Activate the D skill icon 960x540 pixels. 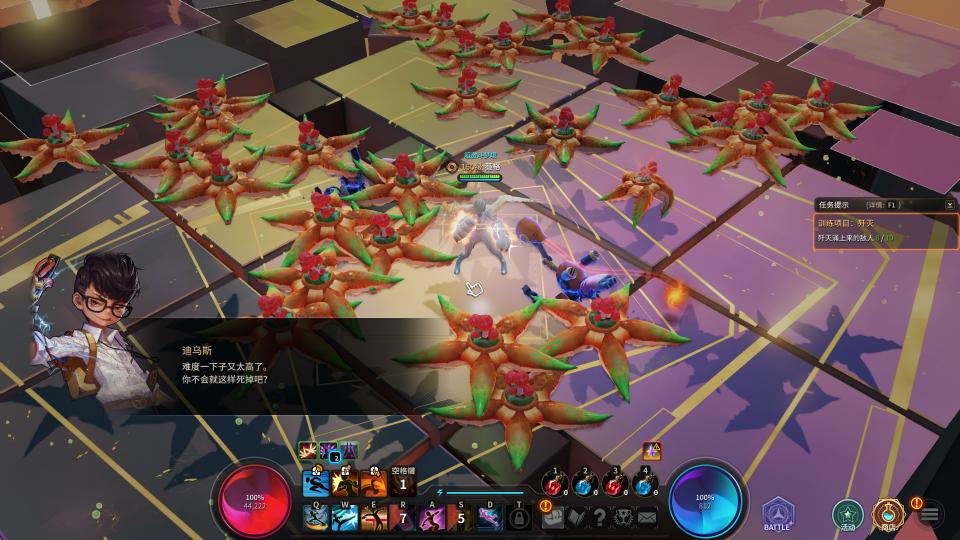click(490, 517)
